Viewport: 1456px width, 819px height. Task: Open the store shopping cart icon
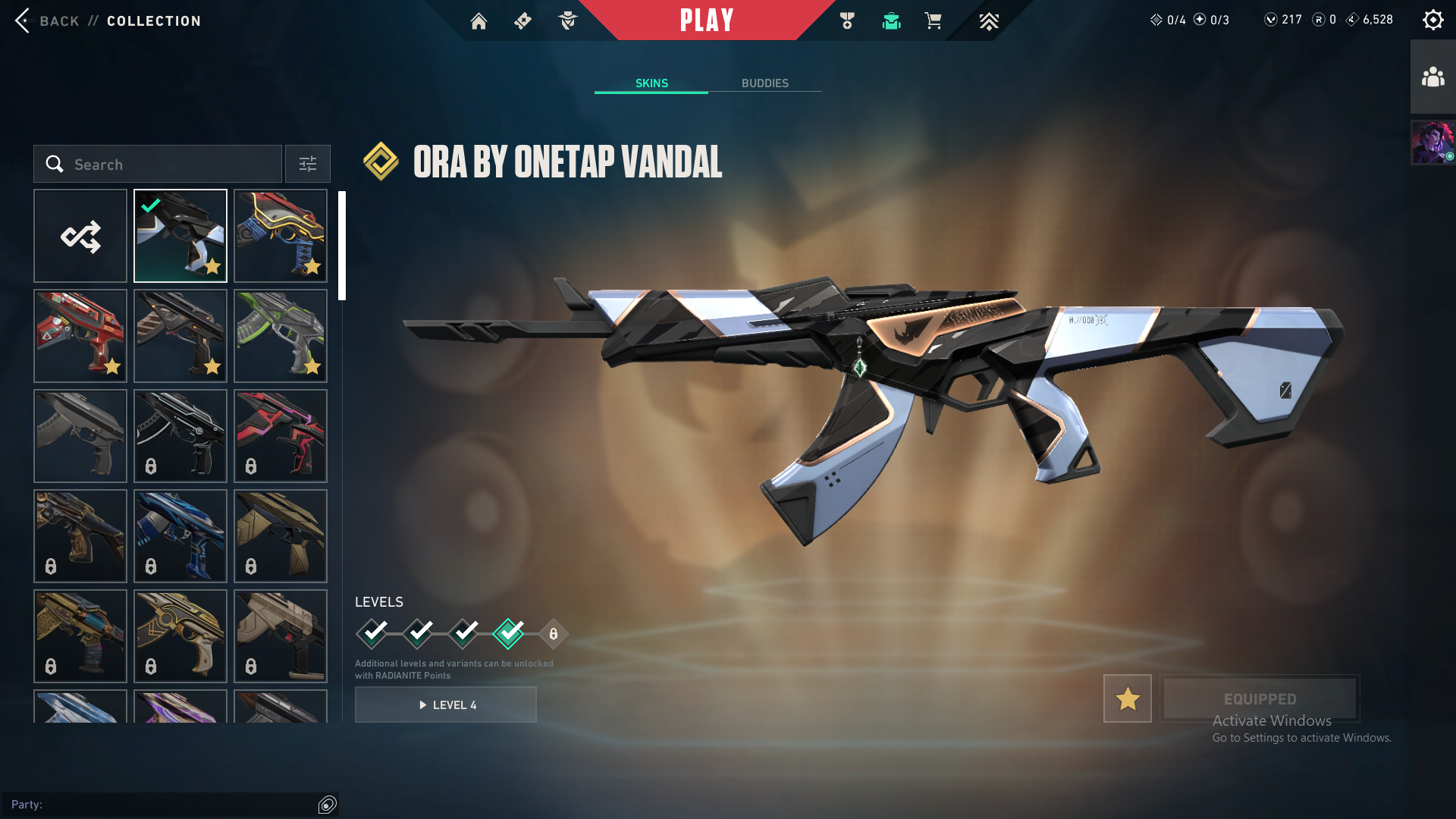tap(933, 21)
